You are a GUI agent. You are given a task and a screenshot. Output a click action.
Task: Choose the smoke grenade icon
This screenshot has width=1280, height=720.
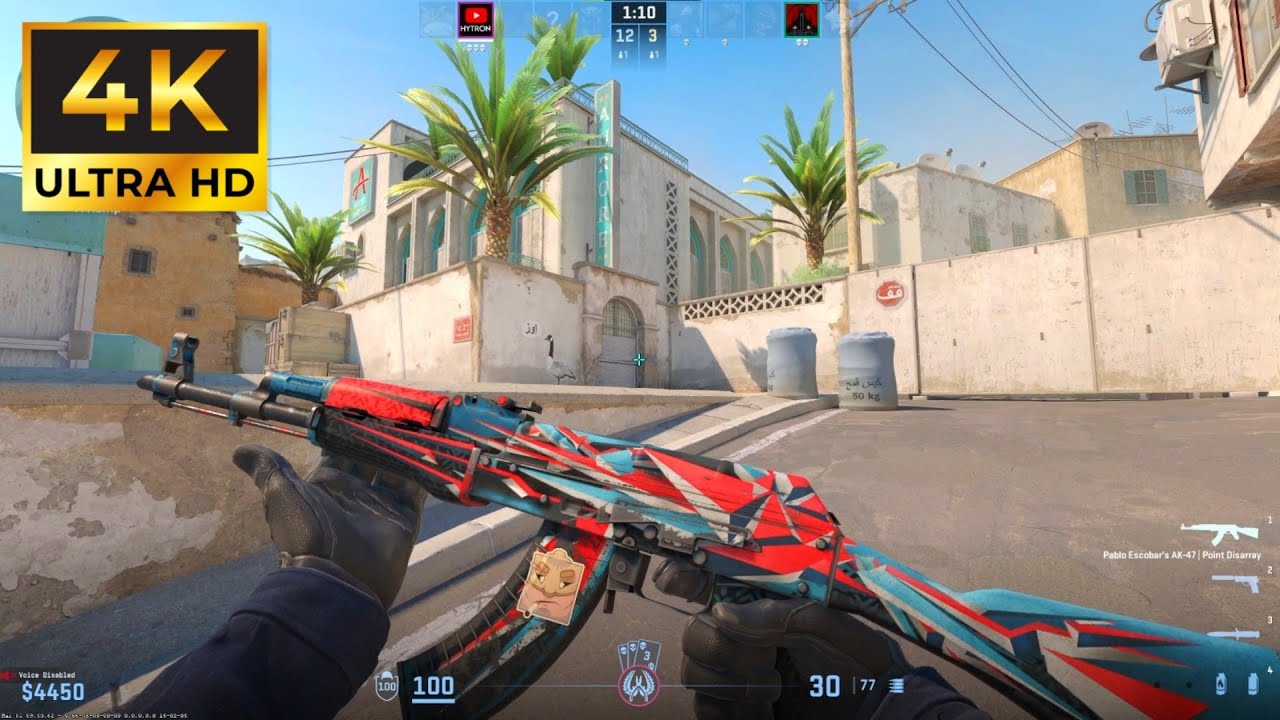click(1252, 684)
